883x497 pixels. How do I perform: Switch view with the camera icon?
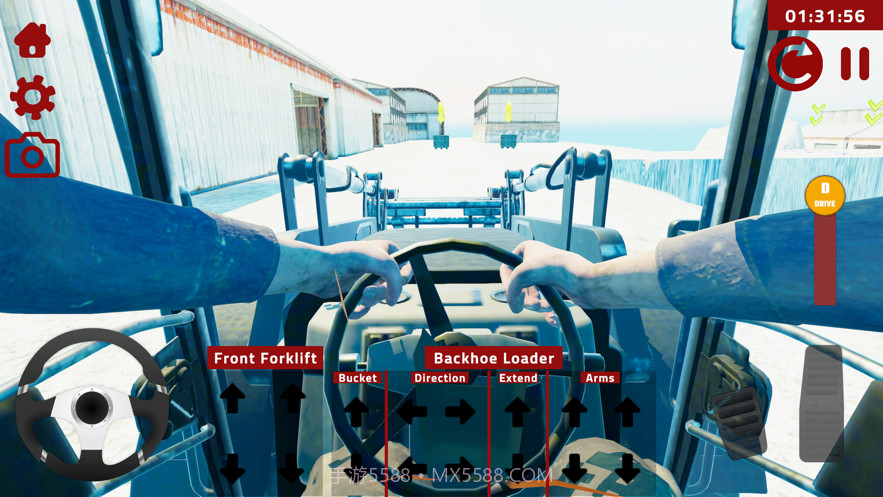click(32, 156)
